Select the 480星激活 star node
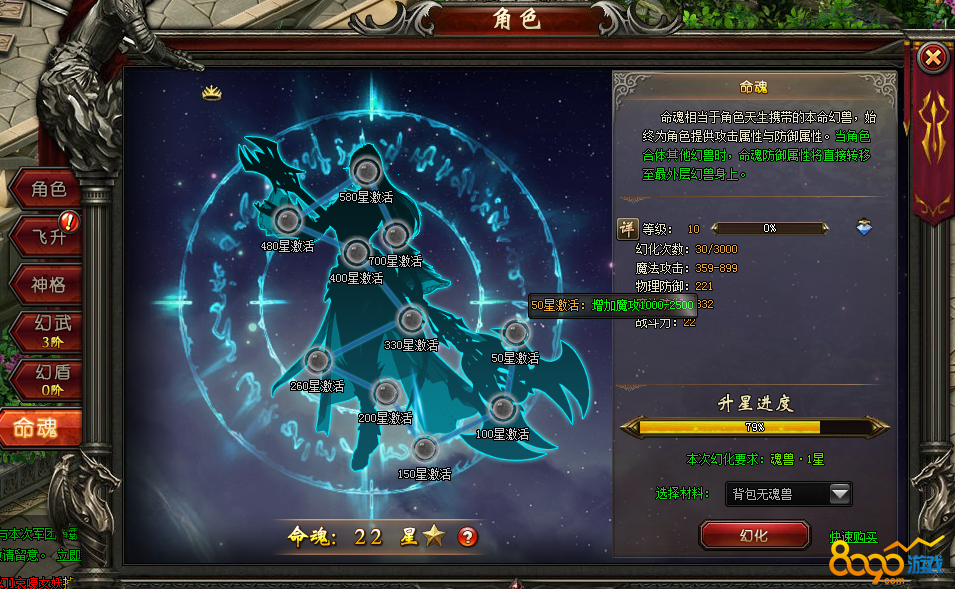 pos(287,219)
